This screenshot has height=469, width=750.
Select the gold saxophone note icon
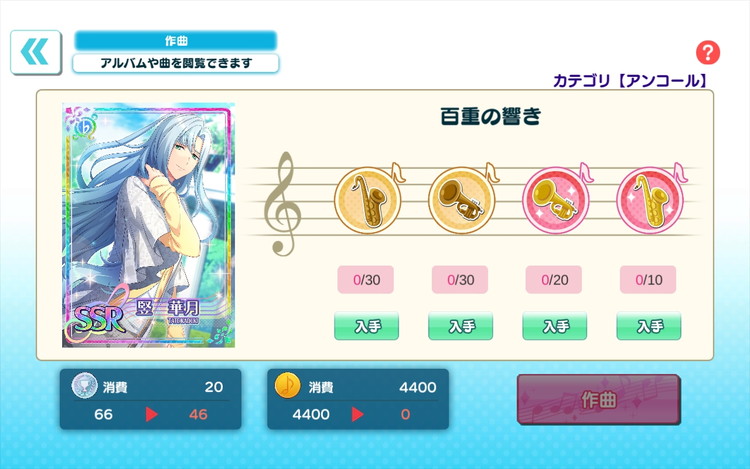(365, 199)
